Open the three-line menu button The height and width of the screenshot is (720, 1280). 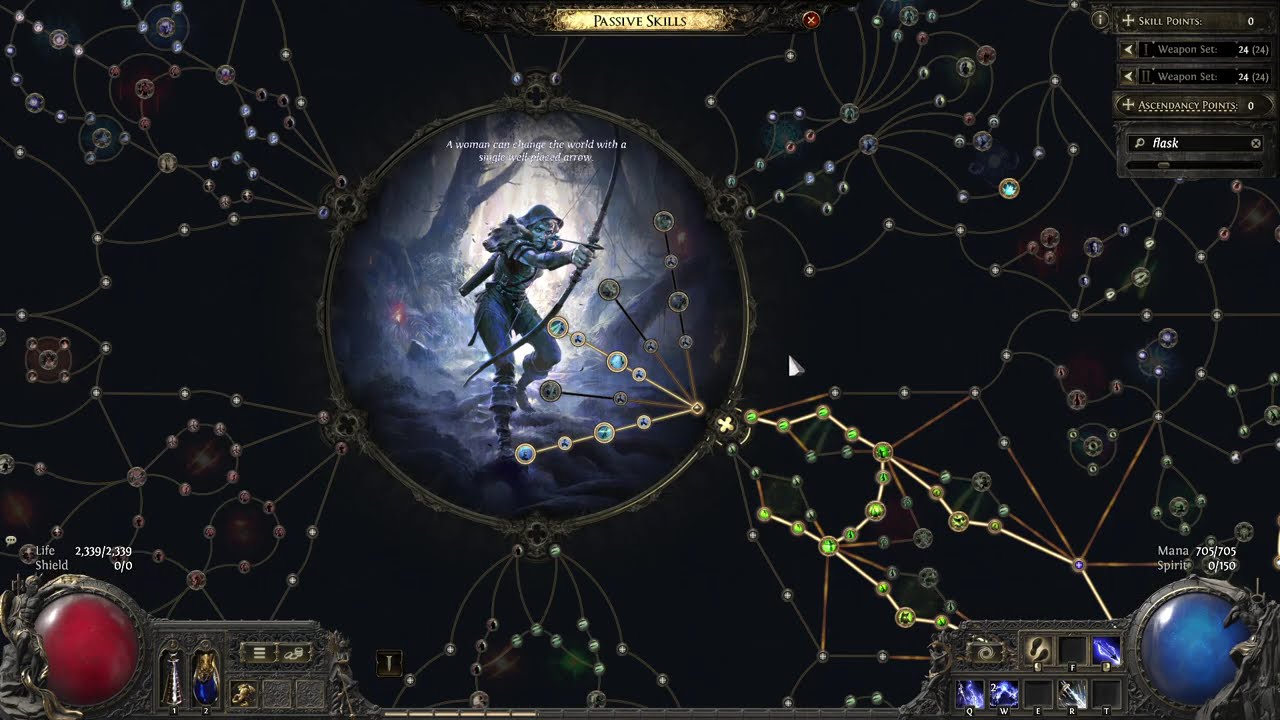click(x=258, y=653)
